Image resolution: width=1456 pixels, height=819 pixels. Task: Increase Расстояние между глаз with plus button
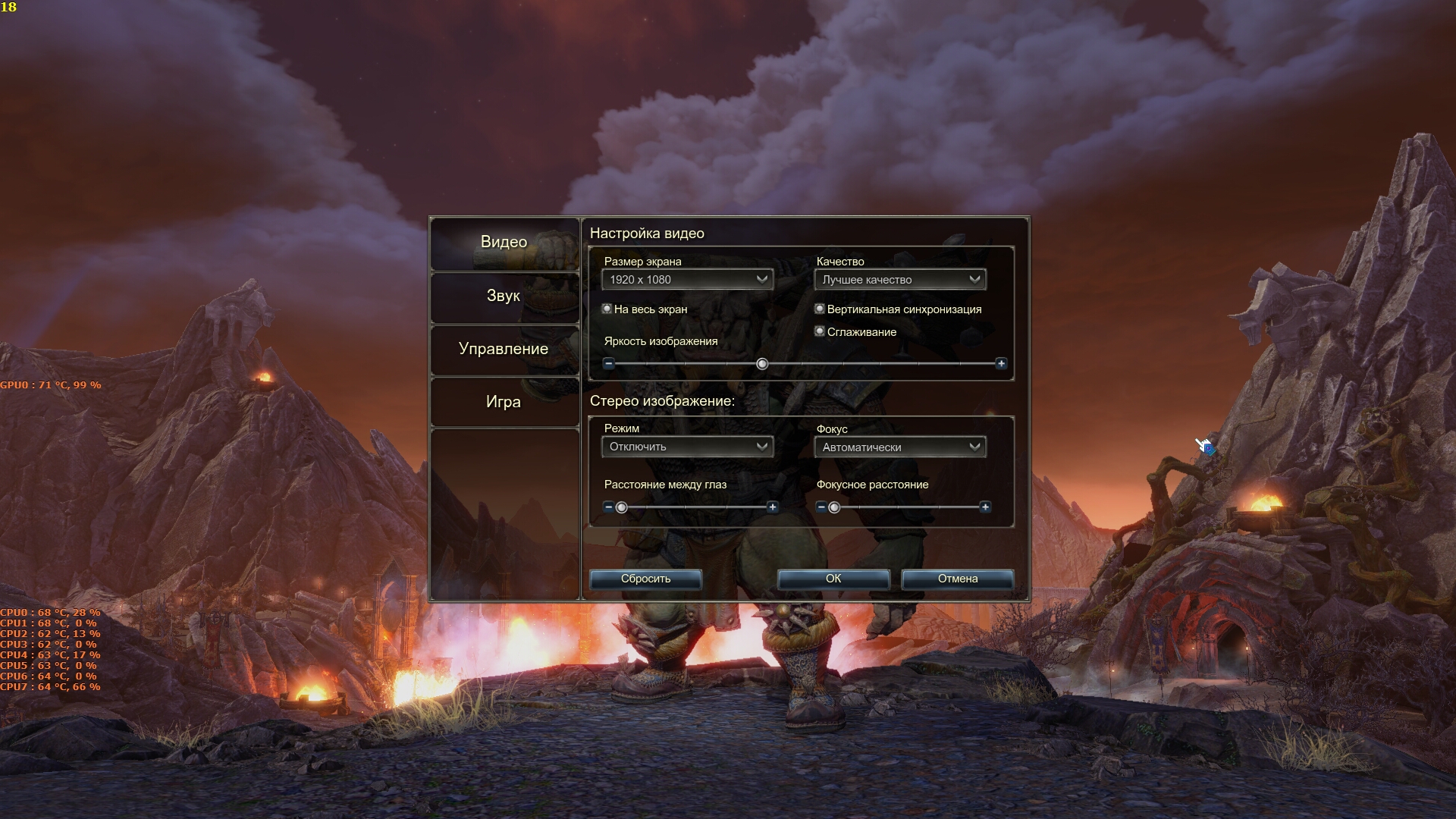tap(773, 507)
